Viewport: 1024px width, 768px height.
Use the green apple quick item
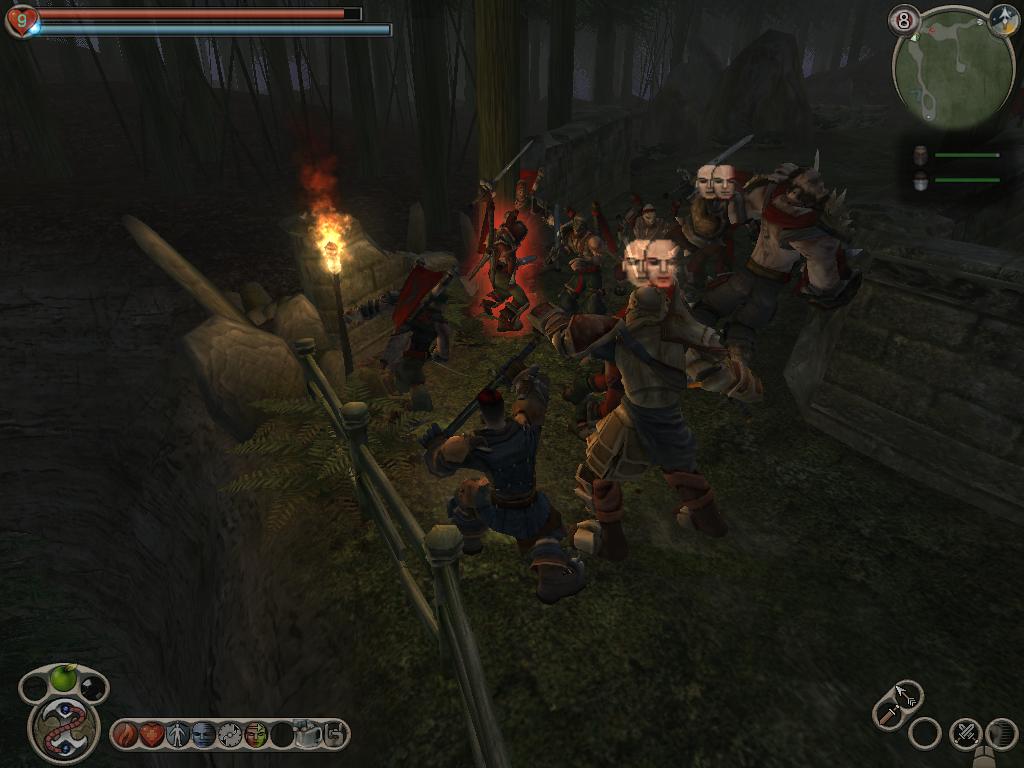point(64,679)
